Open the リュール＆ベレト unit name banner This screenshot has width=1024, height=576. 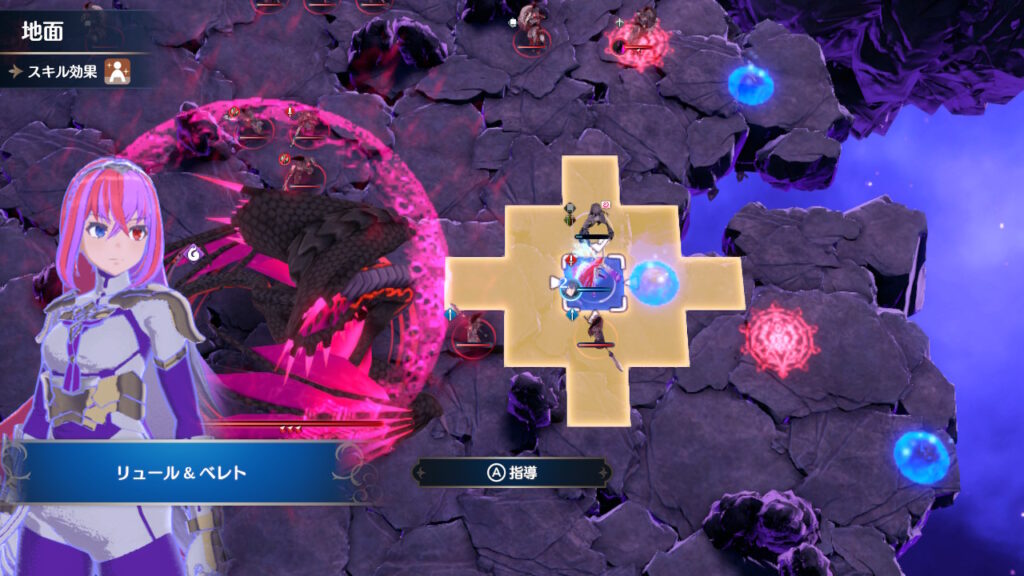click(x=182, y=472)
